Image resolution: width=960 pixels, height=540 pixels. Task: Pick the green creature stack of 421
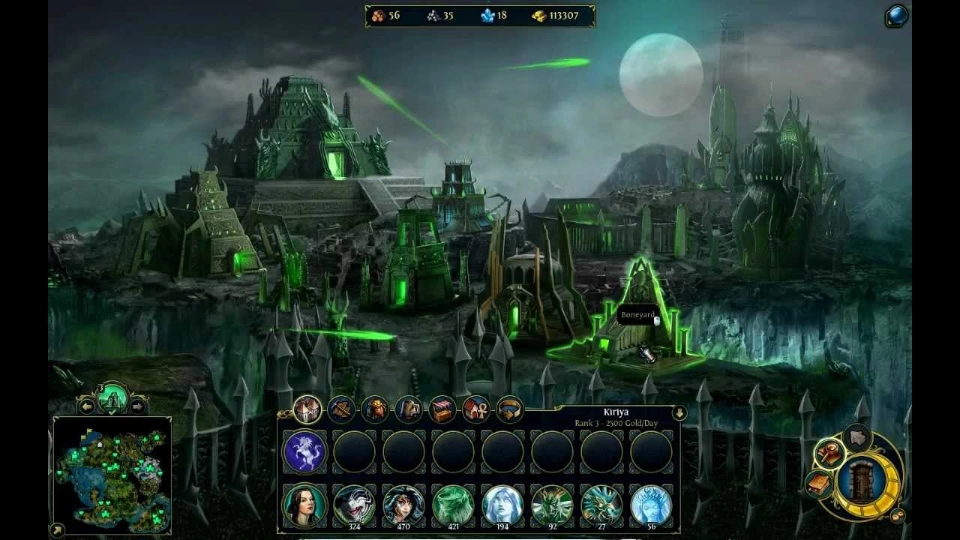coord(453,504)
